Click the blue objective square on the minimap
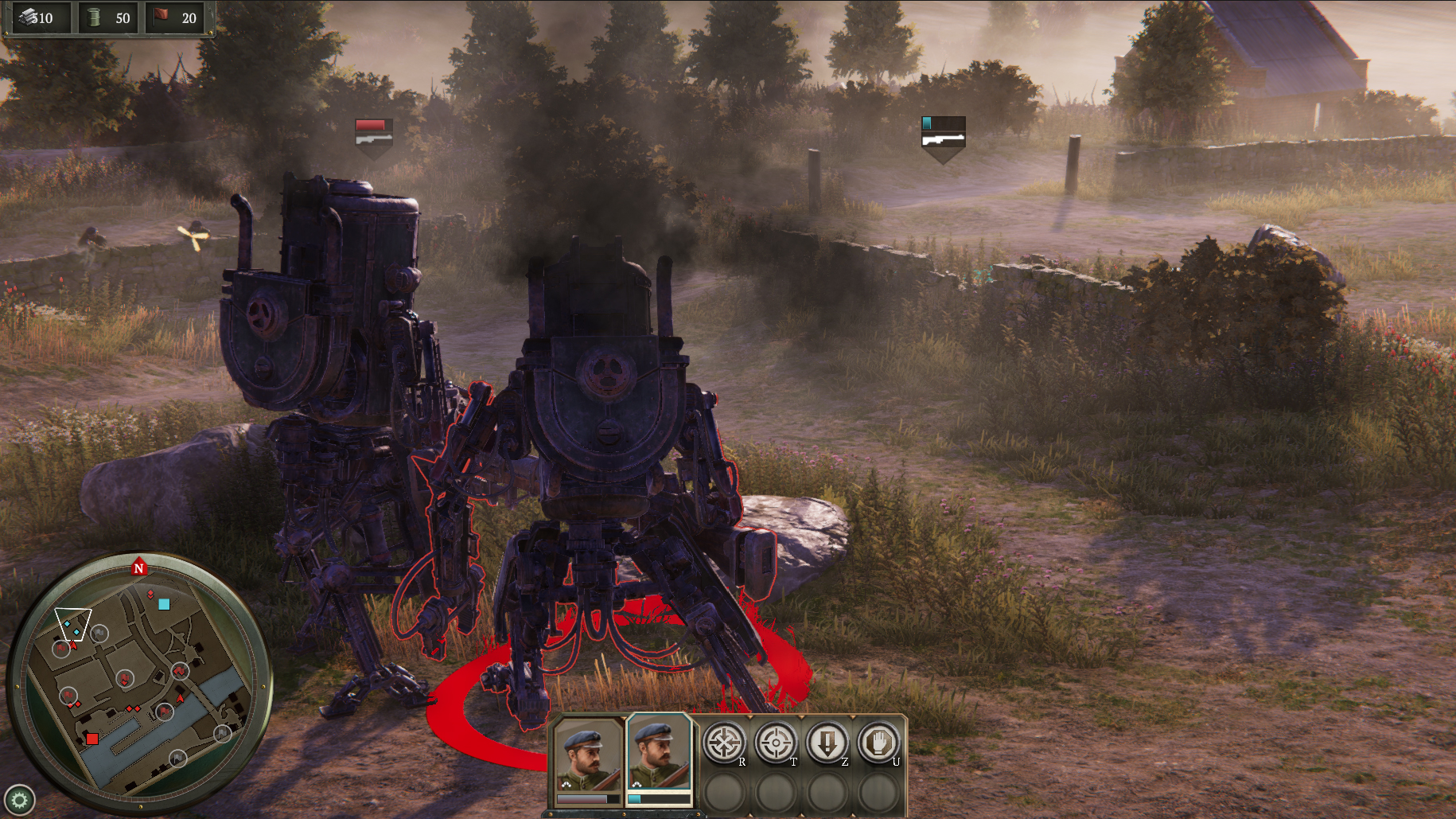The image size is (1456, 819). (164, 605)
